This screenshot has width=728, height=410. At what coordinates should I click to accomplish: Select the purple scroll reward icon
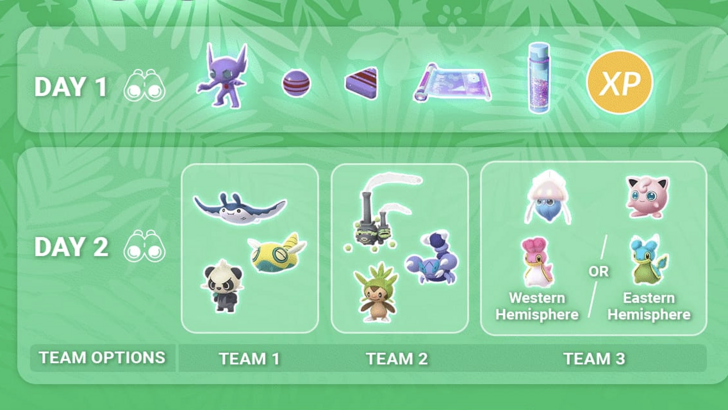(451, 83)
